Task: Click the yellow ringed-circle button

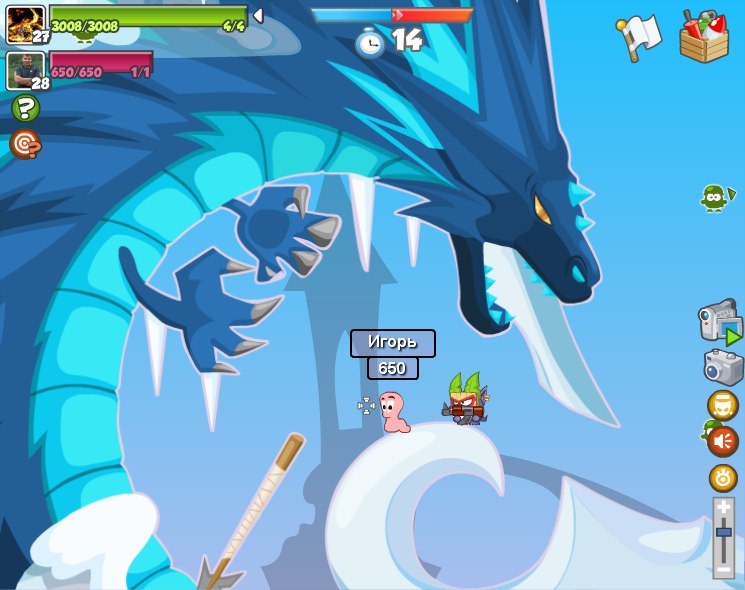Action: 723,478
